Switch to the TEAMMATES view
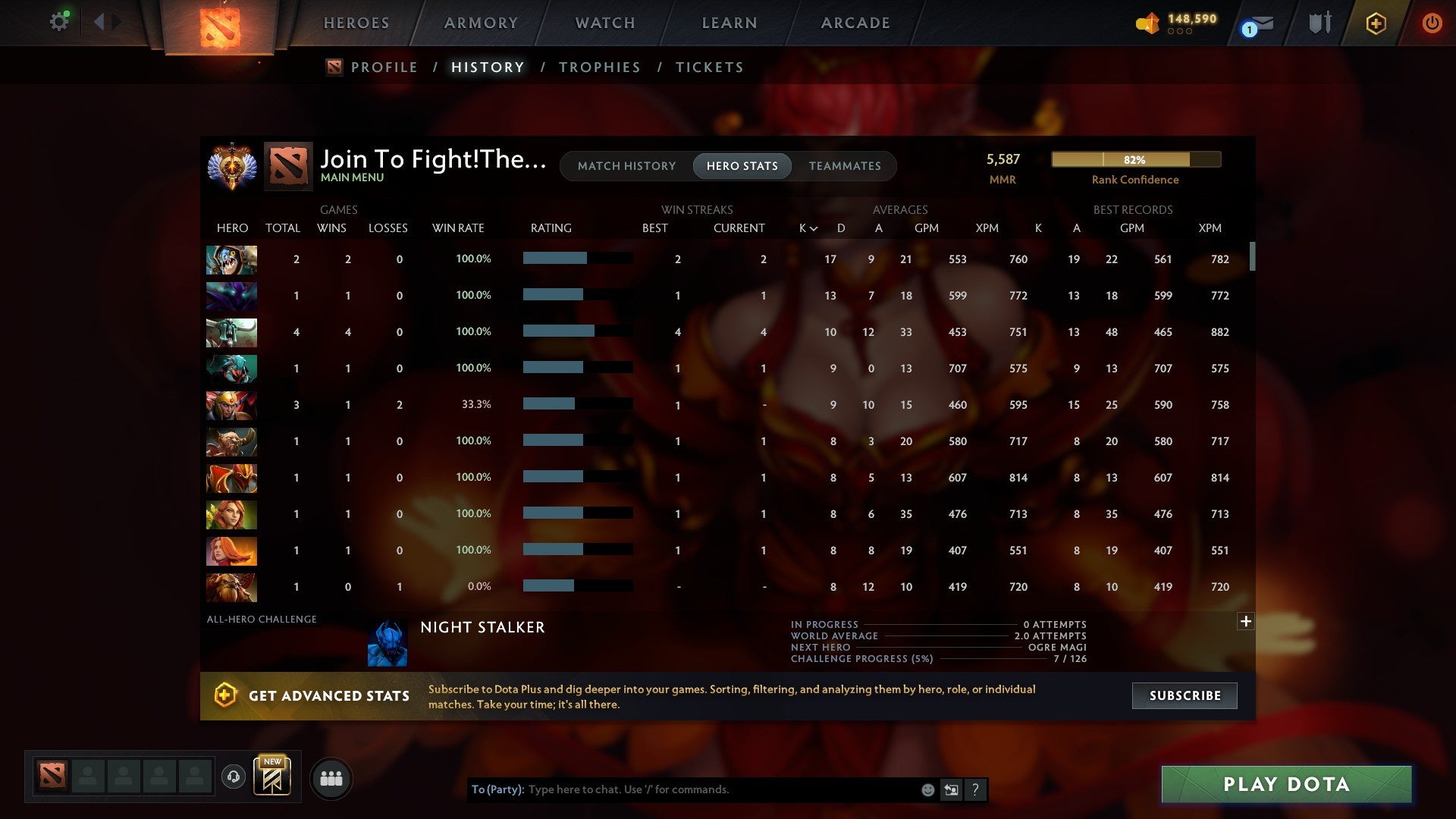Image resolution: width=1456 pixels, height=819 pixels. (845, 166)
